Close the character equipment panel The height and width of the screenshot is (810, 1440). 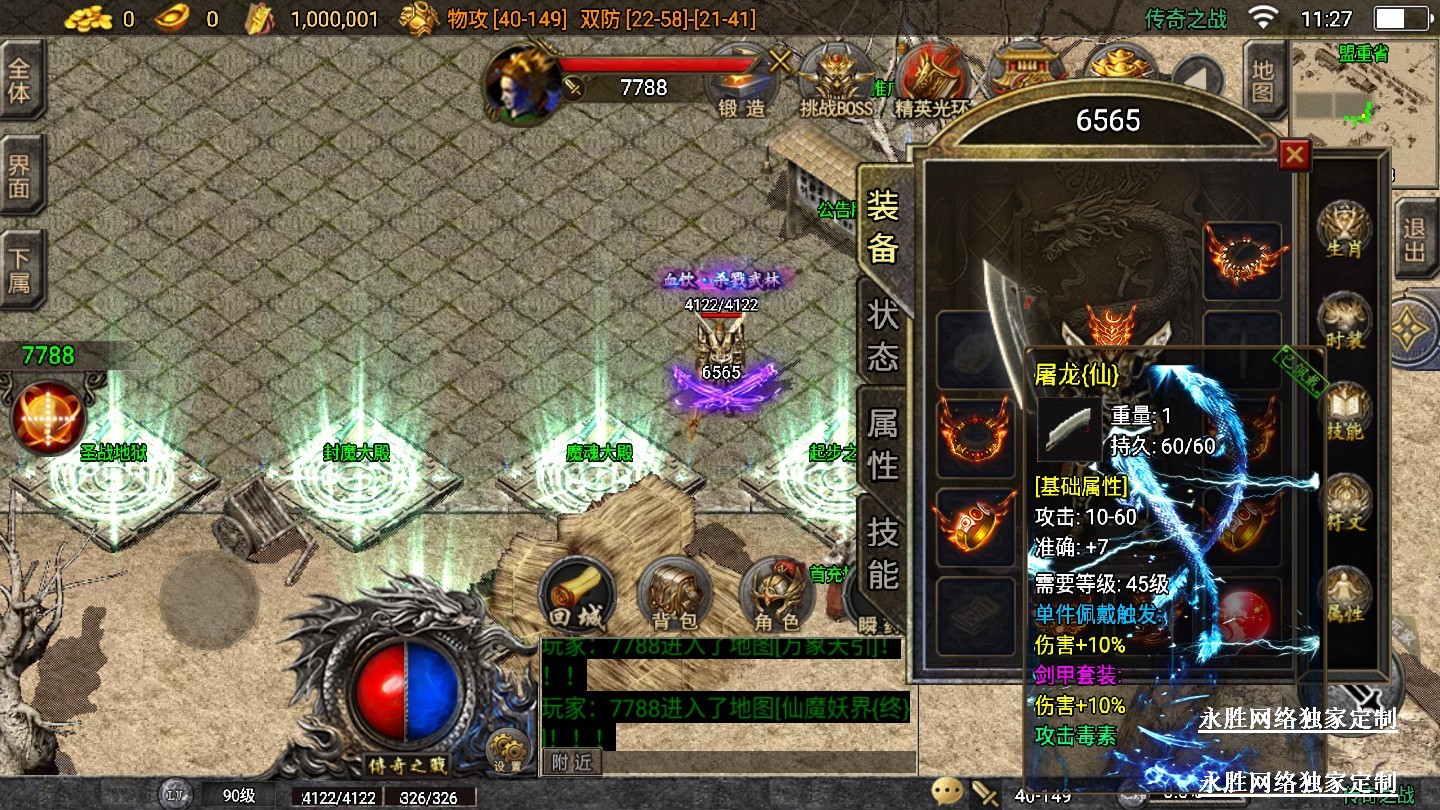coord(1295,154)
